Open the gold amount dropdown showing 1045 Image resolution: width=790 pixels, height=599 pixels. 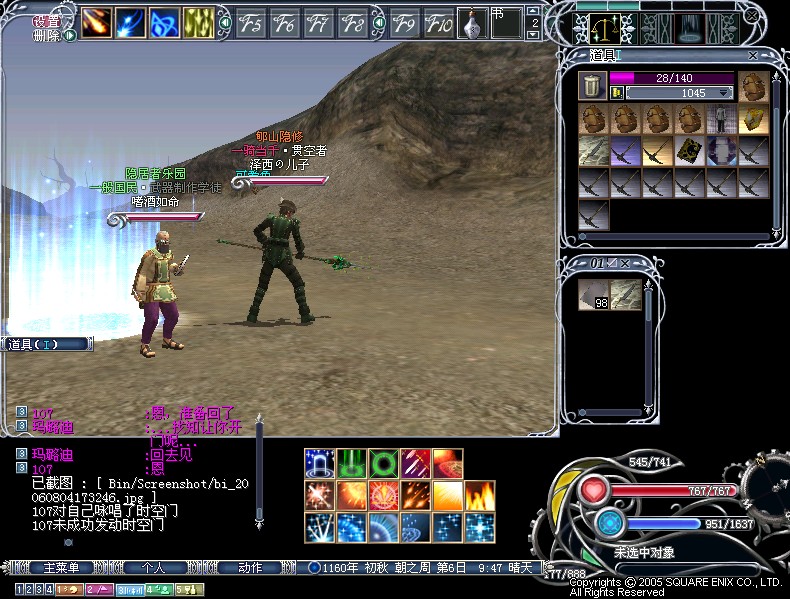point(726,93)
